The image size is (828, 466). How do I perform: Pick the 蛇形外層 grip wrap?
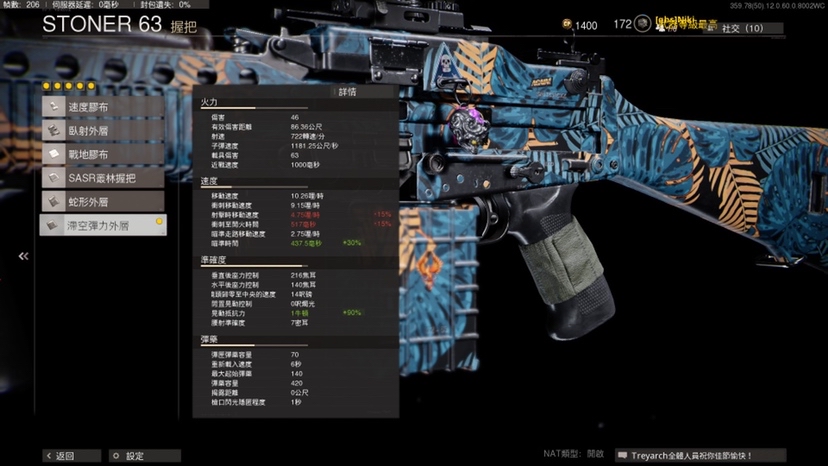(x=101, y=202)
